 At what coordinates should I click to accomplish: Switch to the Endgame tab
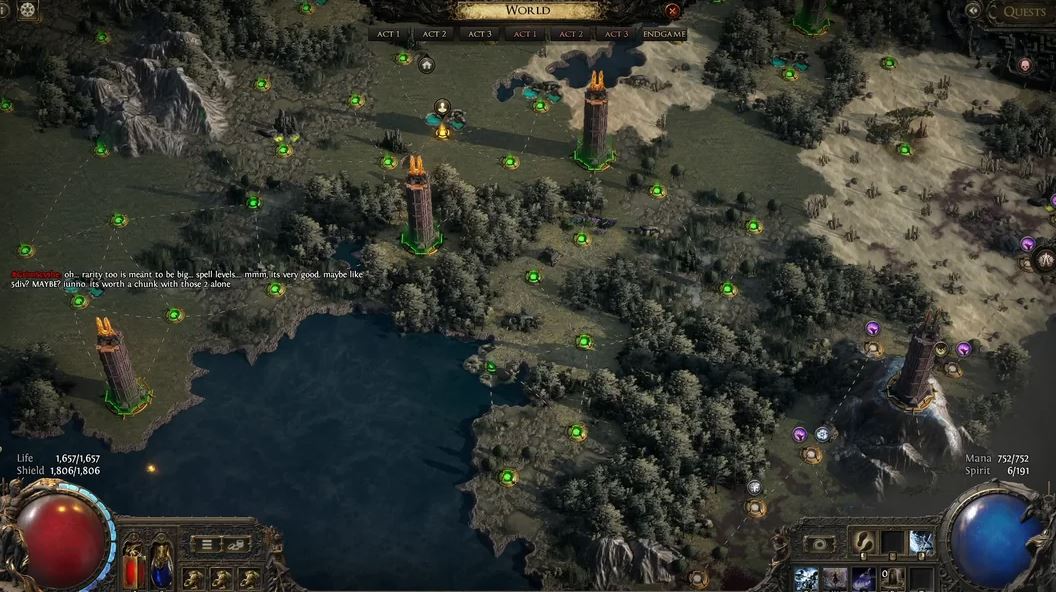[663, 34]
